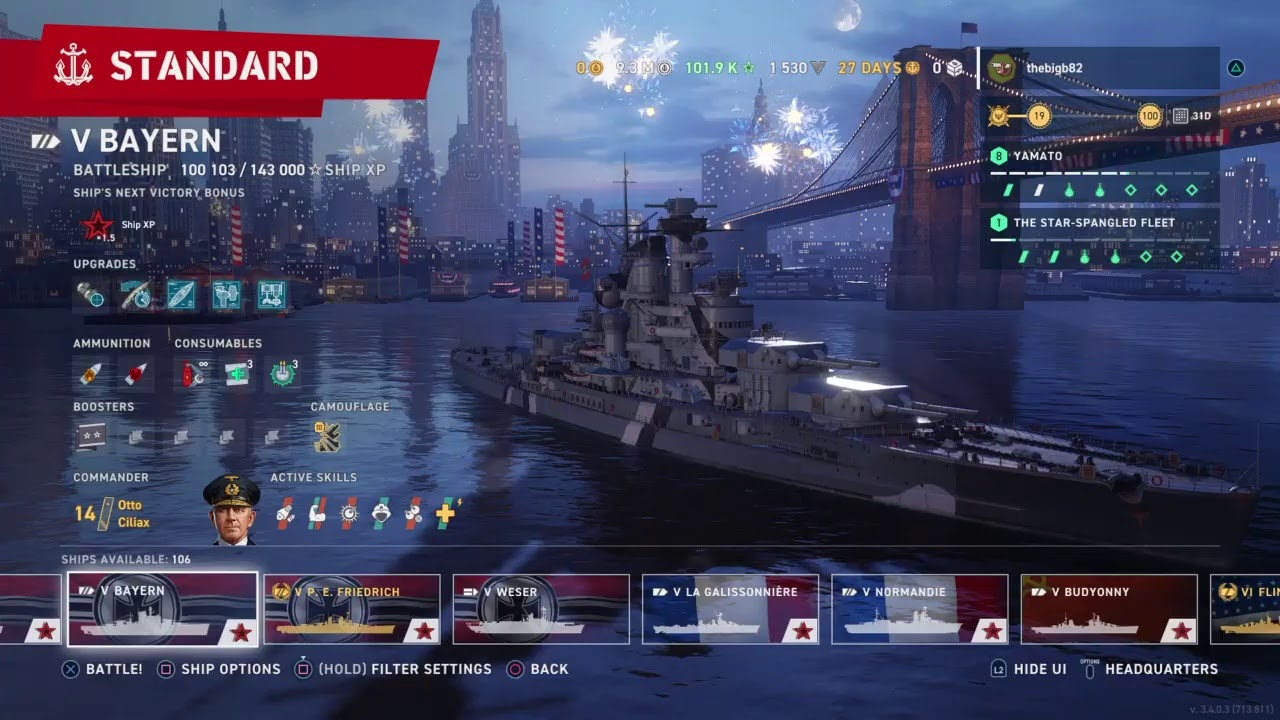The width and height of the screenshot is (1280, 720).
Task: Open the yellow plus active skill icon
Action: (445, 513)
